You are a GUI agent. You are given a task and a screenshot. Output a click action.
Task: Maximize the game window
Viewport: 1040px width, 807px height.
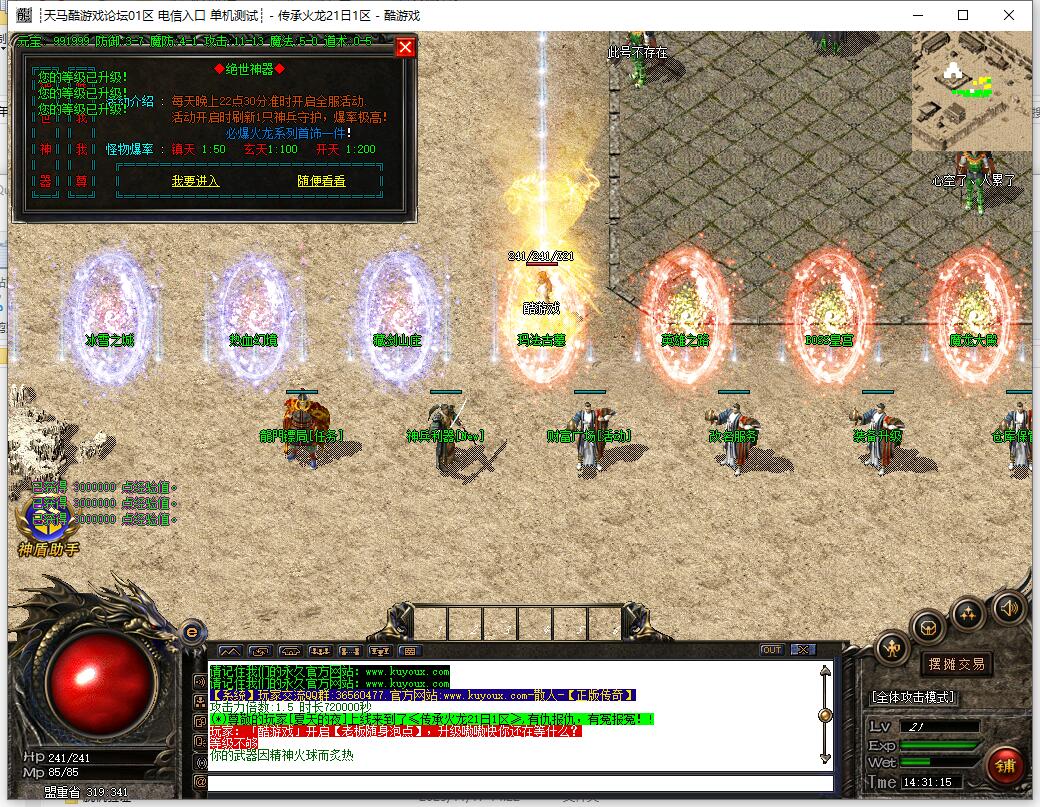pyautogui.click(x=963, y=15)
